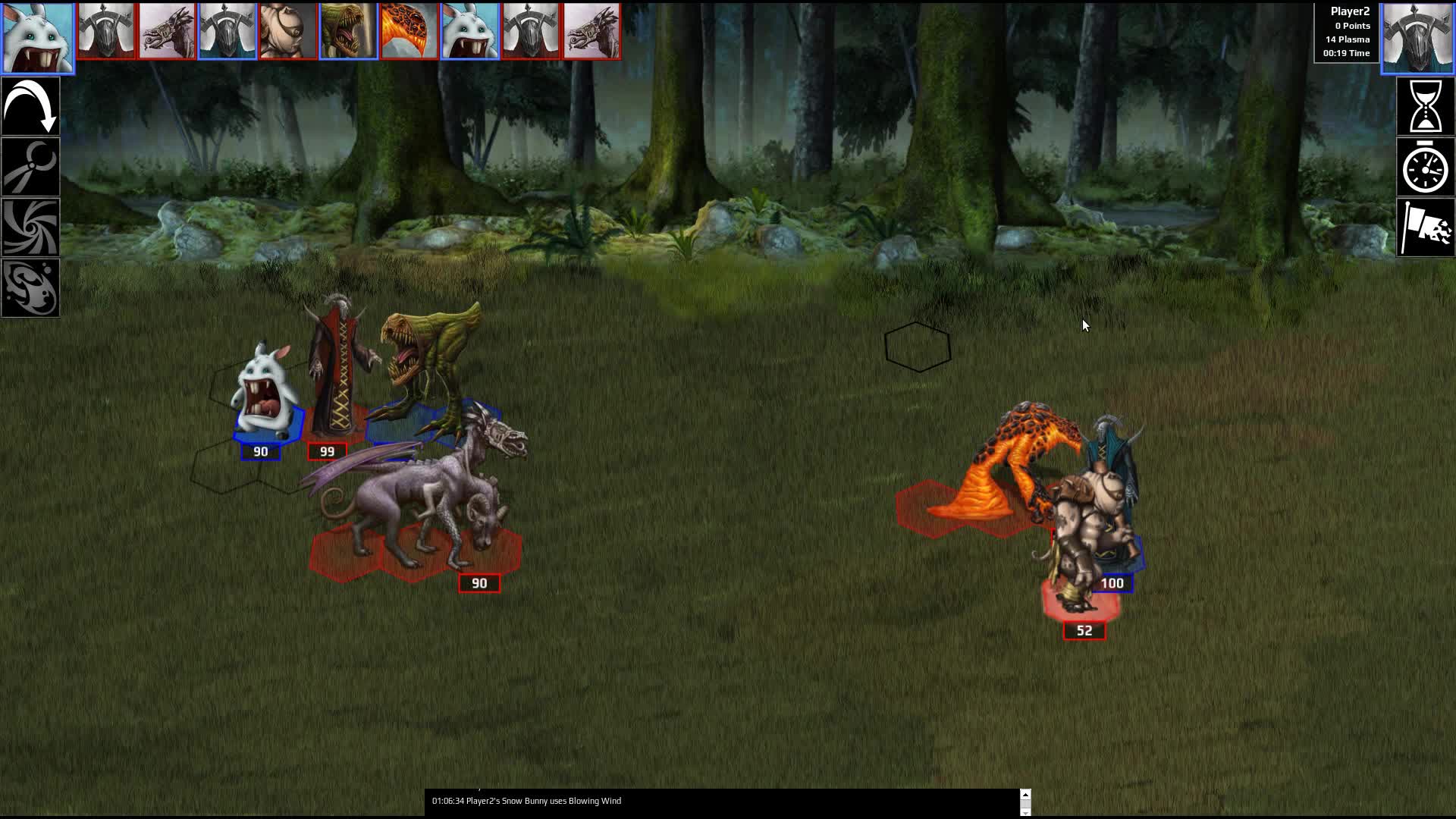Click the Blowing Wind log message
Viewport: 1456px width, 819px height.
(x=526, y=801)
